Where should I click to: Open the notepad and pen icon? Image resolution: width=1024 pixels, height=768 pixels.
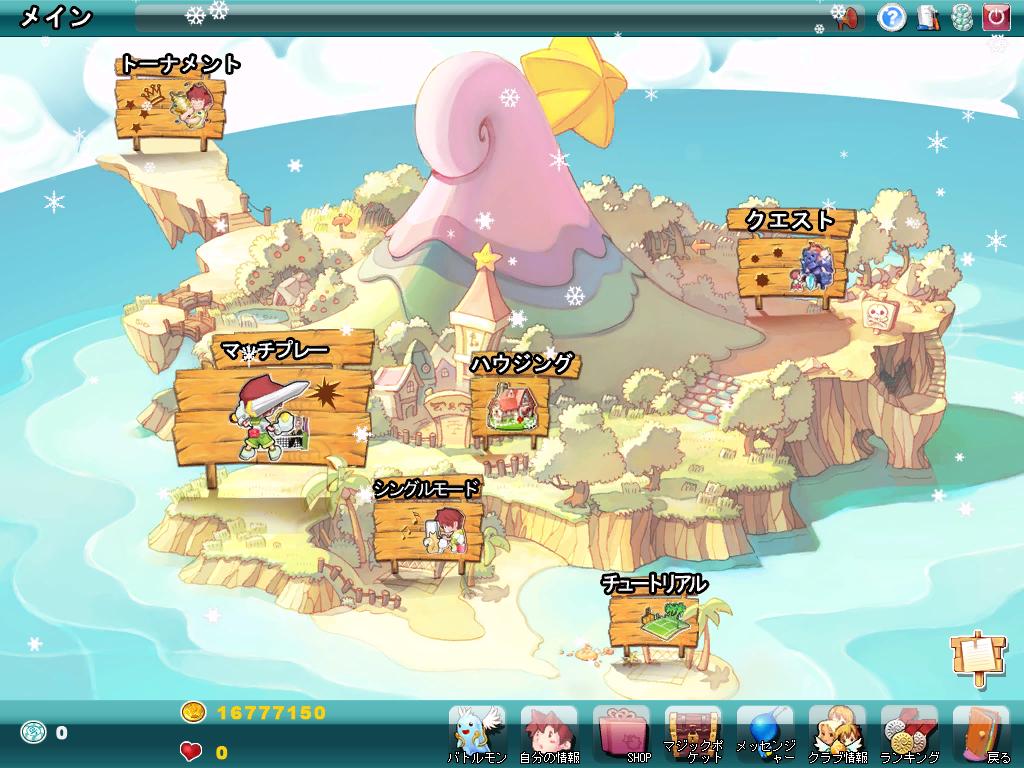(928, 17)
